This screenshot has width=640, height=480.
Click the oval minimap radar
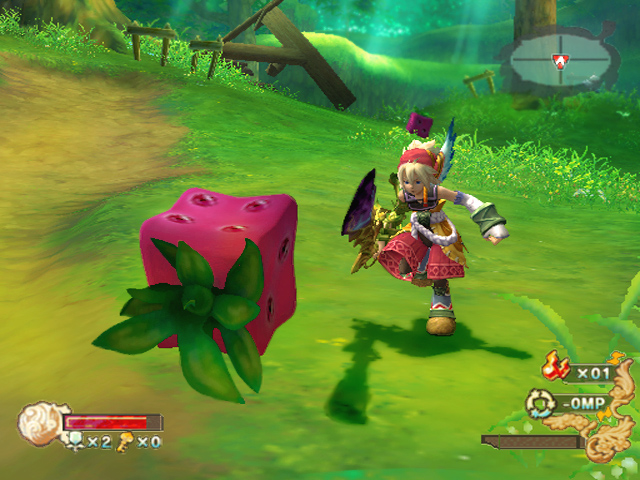coord(558,58)
